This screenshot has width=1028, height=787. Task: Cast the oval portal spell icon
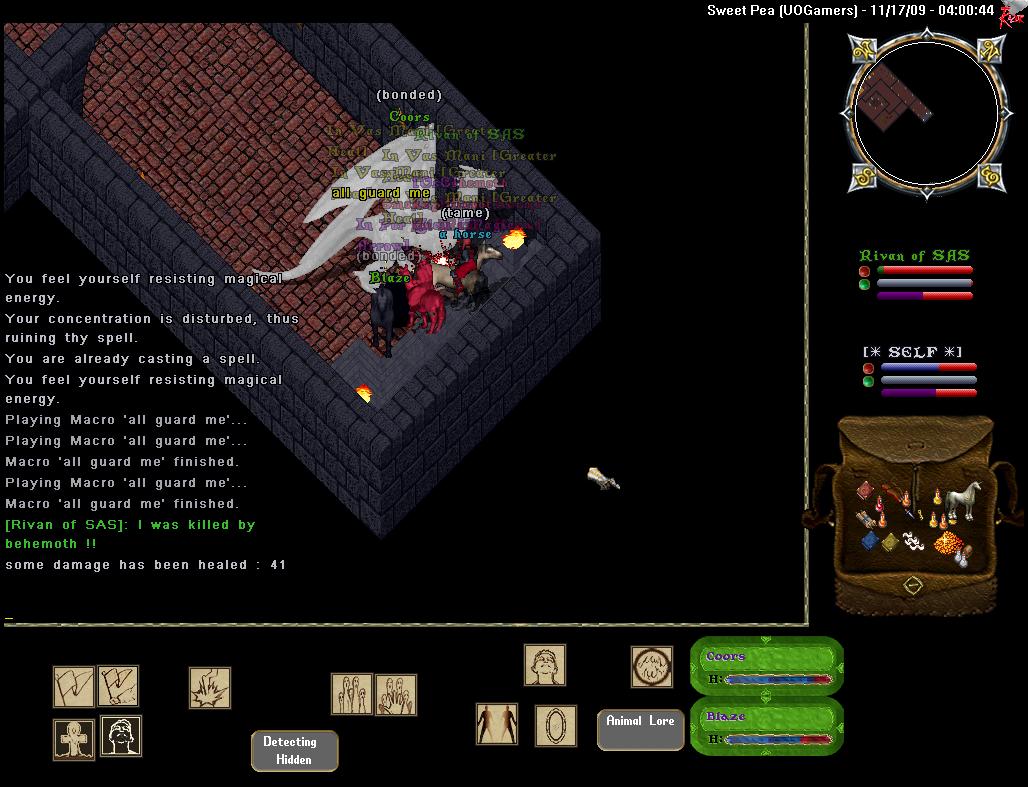click(x=555, y=725)
